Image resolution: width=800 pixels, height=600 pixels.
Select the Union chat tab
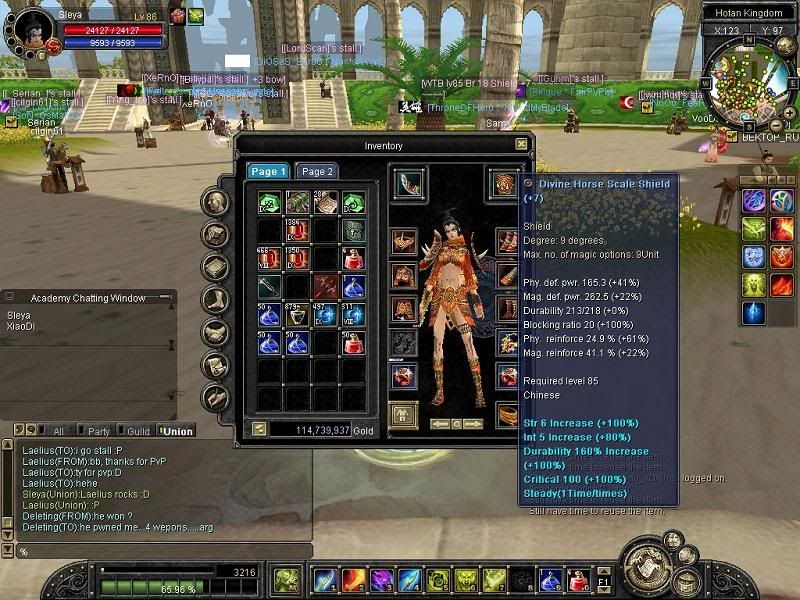[x=179, y=431]
